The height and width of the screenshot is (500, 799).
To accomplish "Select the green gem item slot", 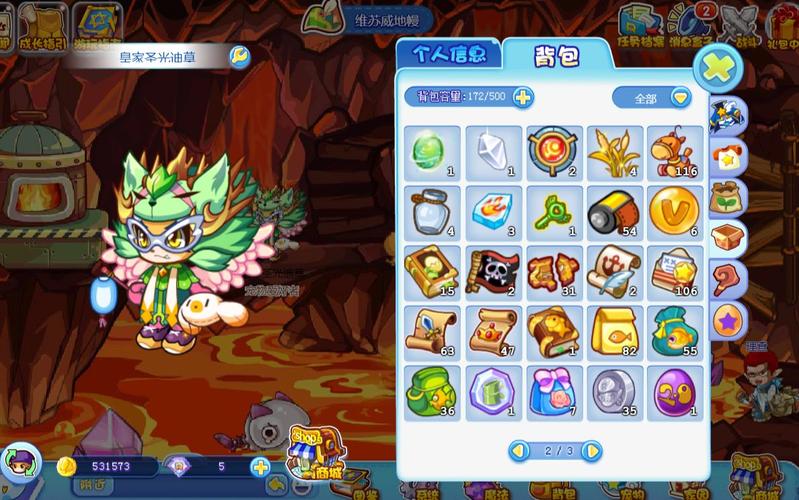I will click(432, 153).
